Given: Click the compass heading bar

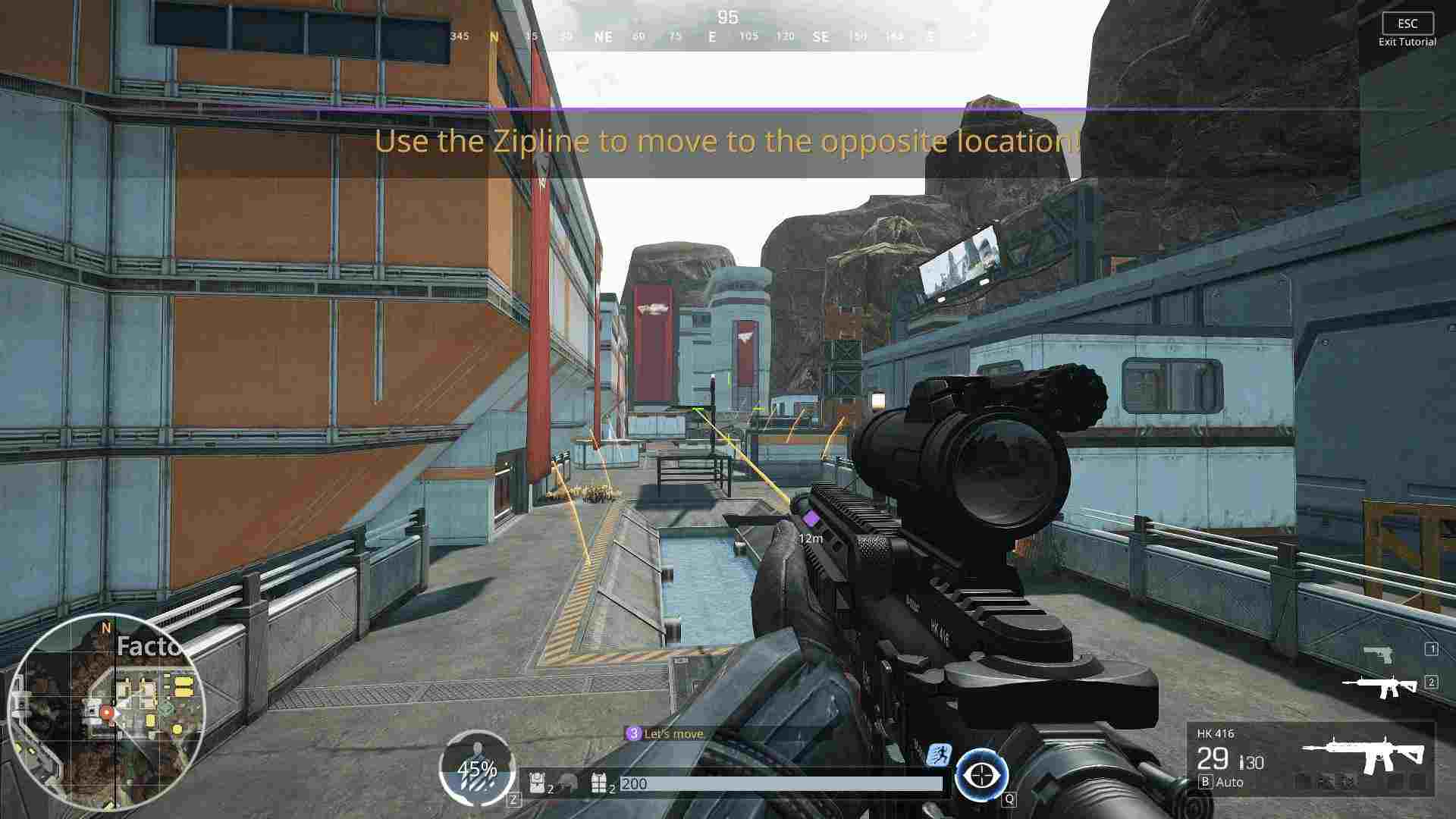Looking at the screenshot, I should [713, 36].
